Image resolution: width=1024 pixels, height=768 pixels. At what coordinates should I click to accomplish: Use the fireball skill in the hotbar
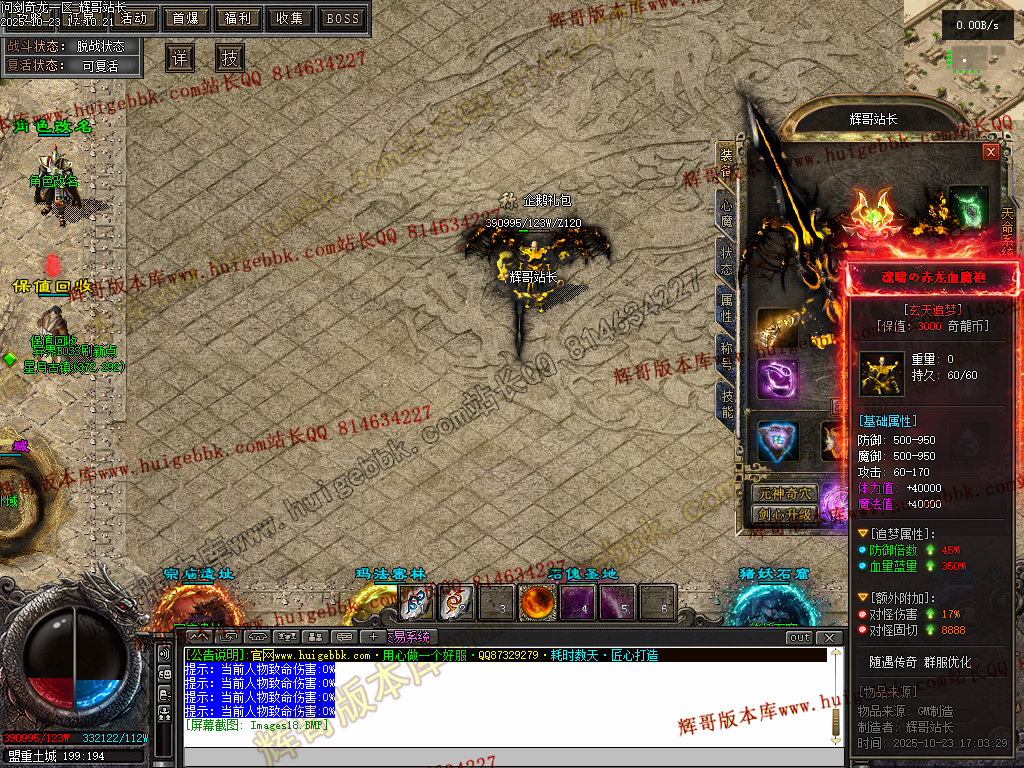coord(537,602)
